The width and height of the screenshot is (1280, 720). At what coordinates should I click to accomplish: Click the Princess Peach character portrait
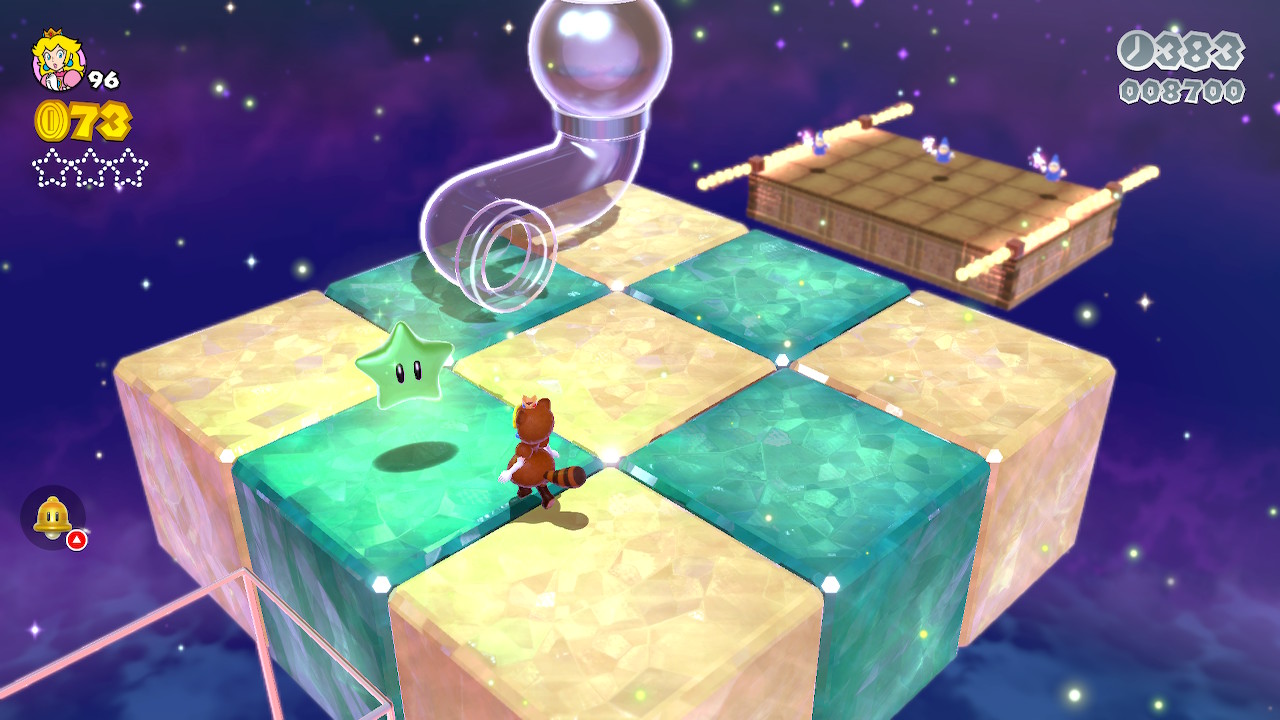click(58, 60)
